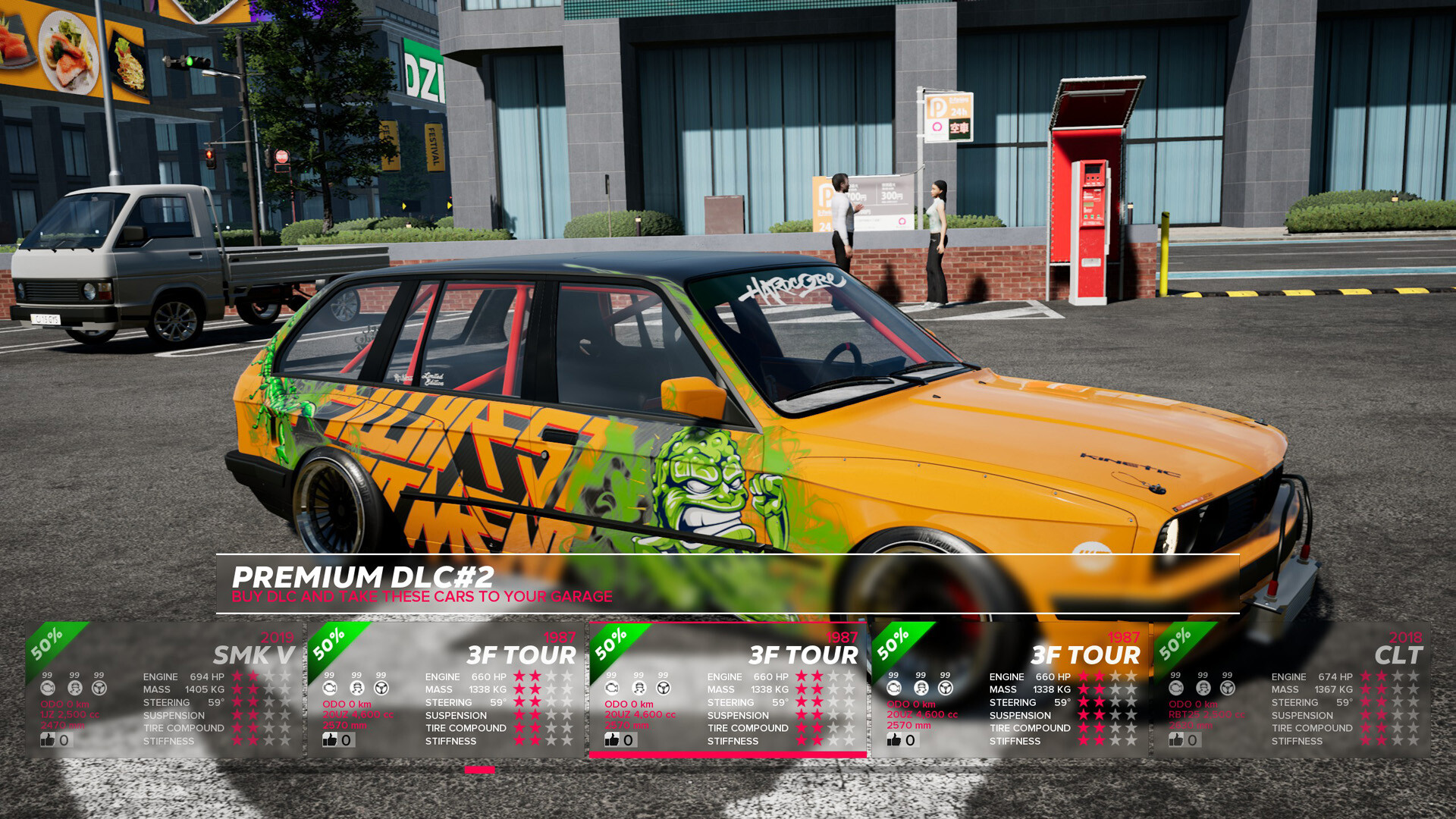This screenshot has height=819, width=1456.
Task: Click the helmet icon on the SMK V card
Action: 76,689
